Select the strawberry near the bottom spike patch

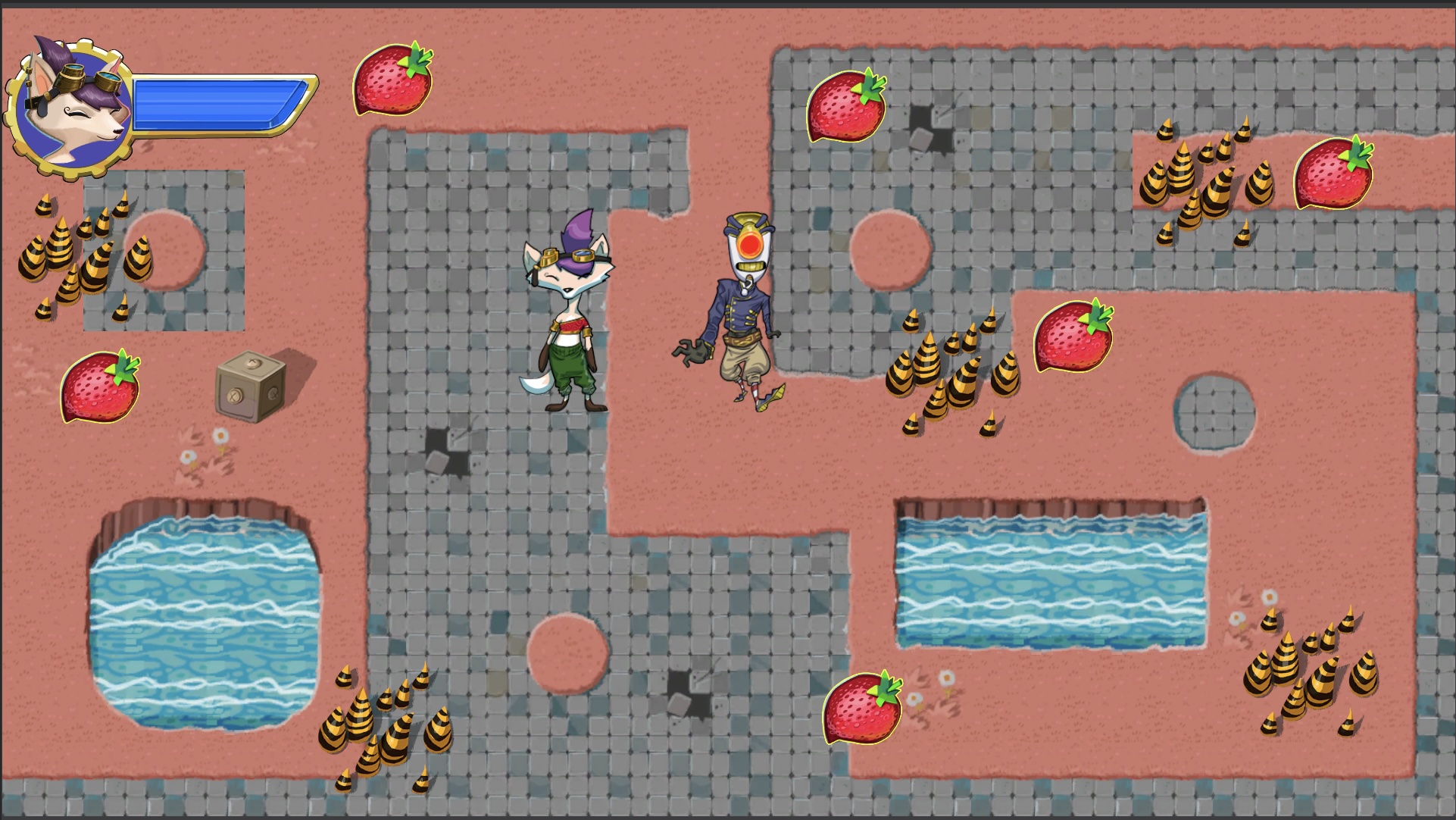[864, 708]
